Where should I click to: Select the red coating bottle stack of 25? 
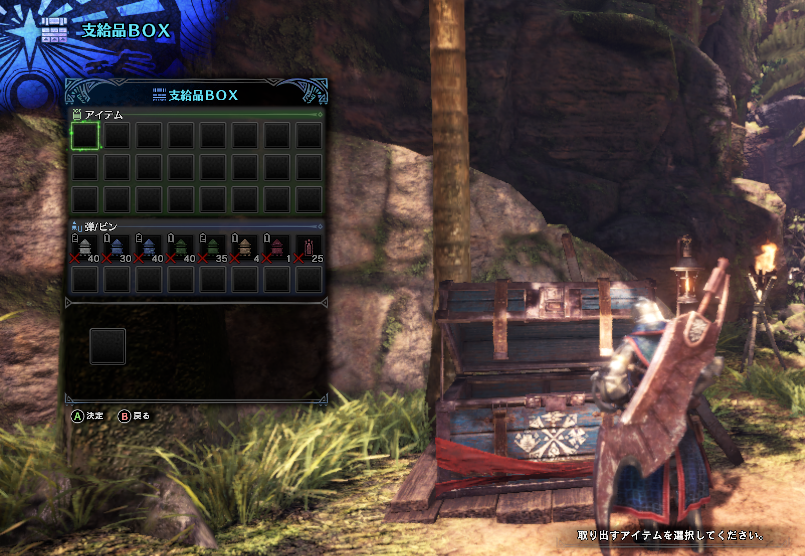(309, 249)
